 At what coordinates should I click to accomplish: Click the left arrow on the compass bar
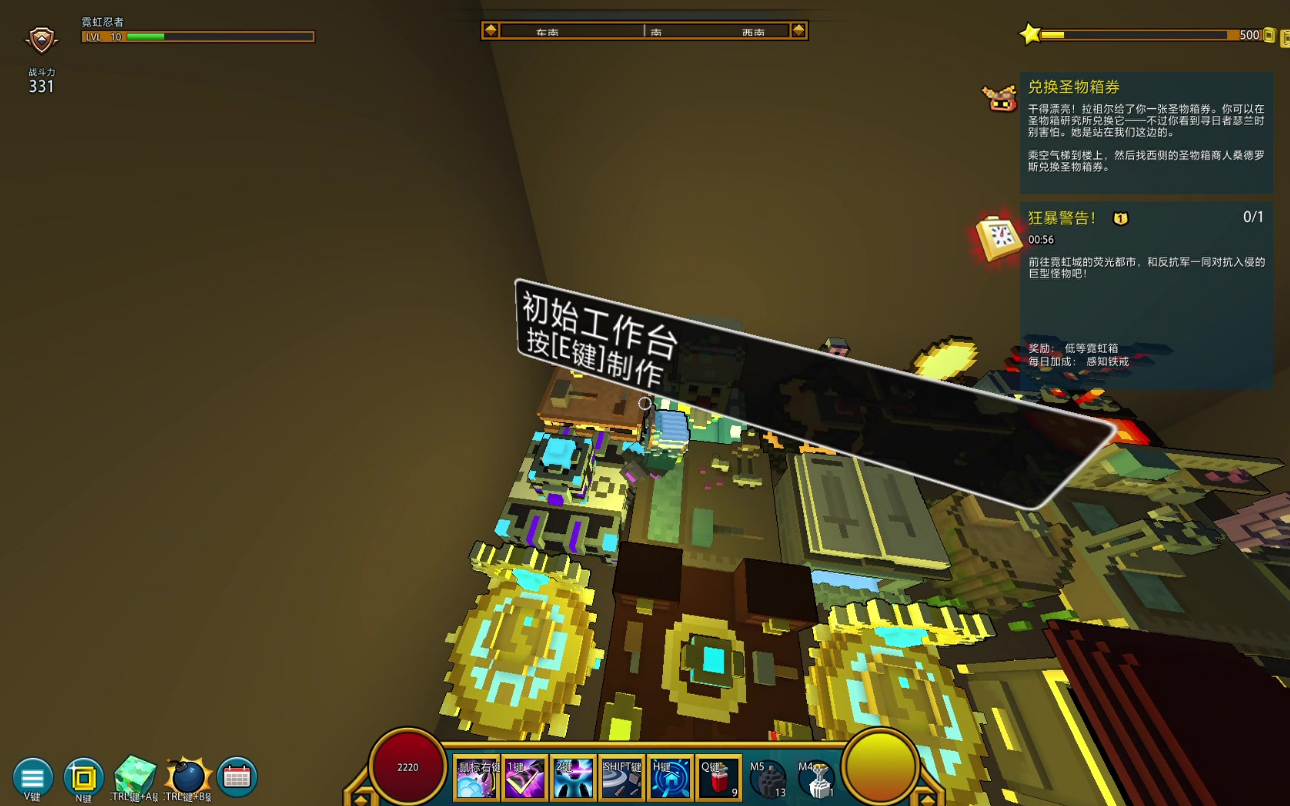pyautogui.click(x=490, y=30)
